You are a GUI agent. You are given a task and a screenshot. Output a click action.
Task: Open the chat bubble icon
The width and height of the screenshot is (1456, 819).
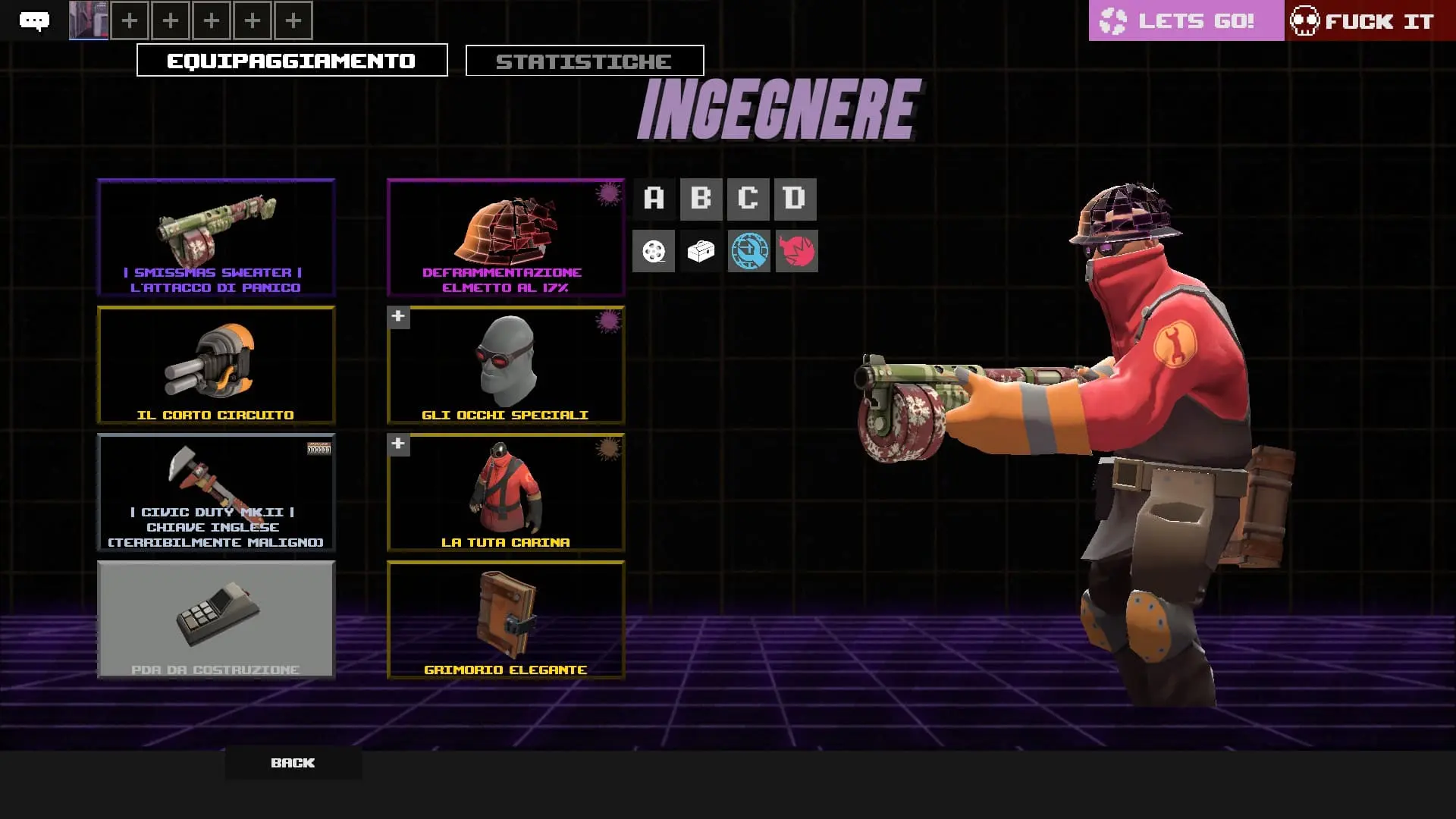[34, 20]
